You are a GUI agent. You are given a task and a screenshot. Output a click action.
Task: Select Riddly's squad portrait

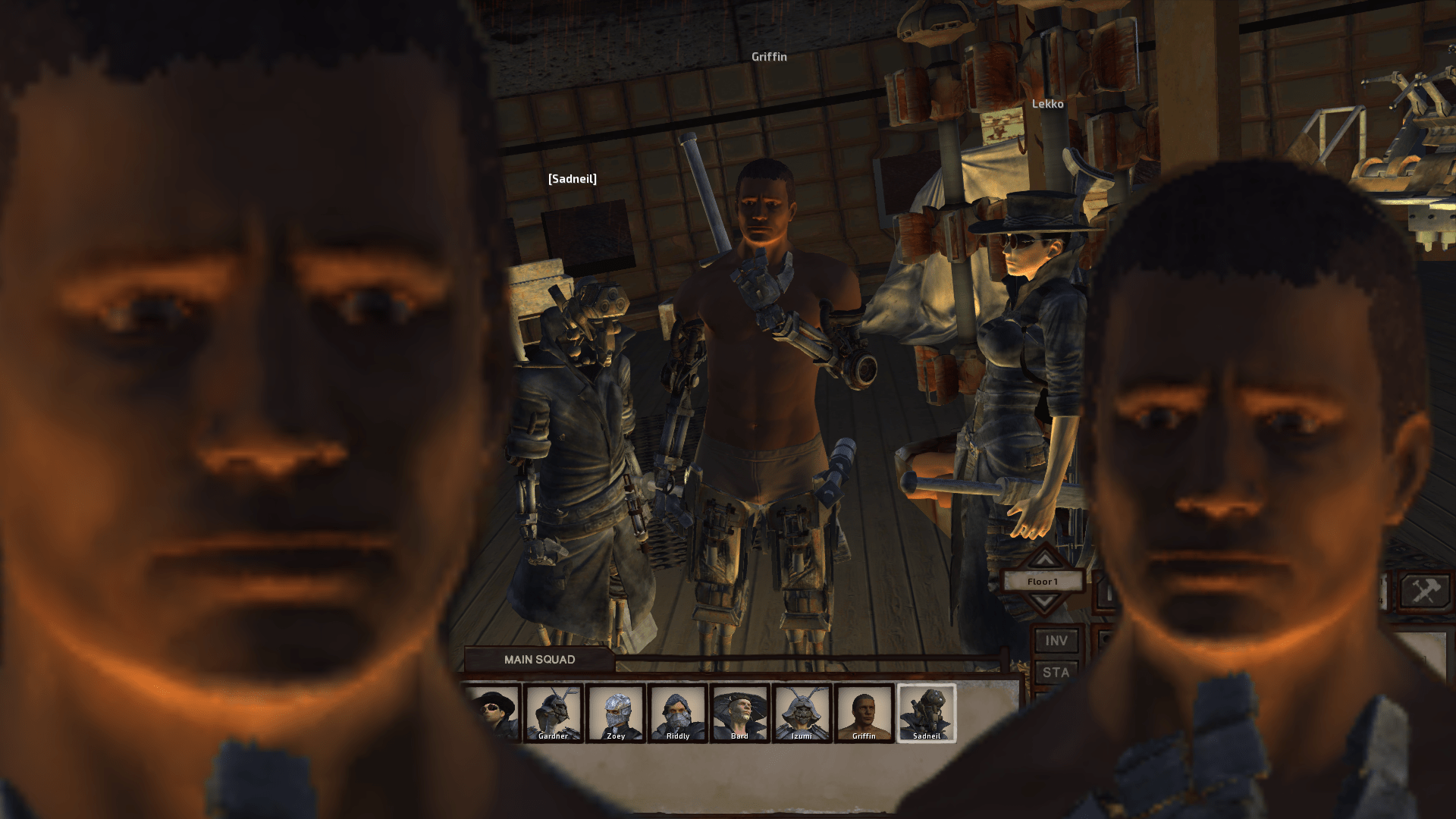click(x=677, y=713)
